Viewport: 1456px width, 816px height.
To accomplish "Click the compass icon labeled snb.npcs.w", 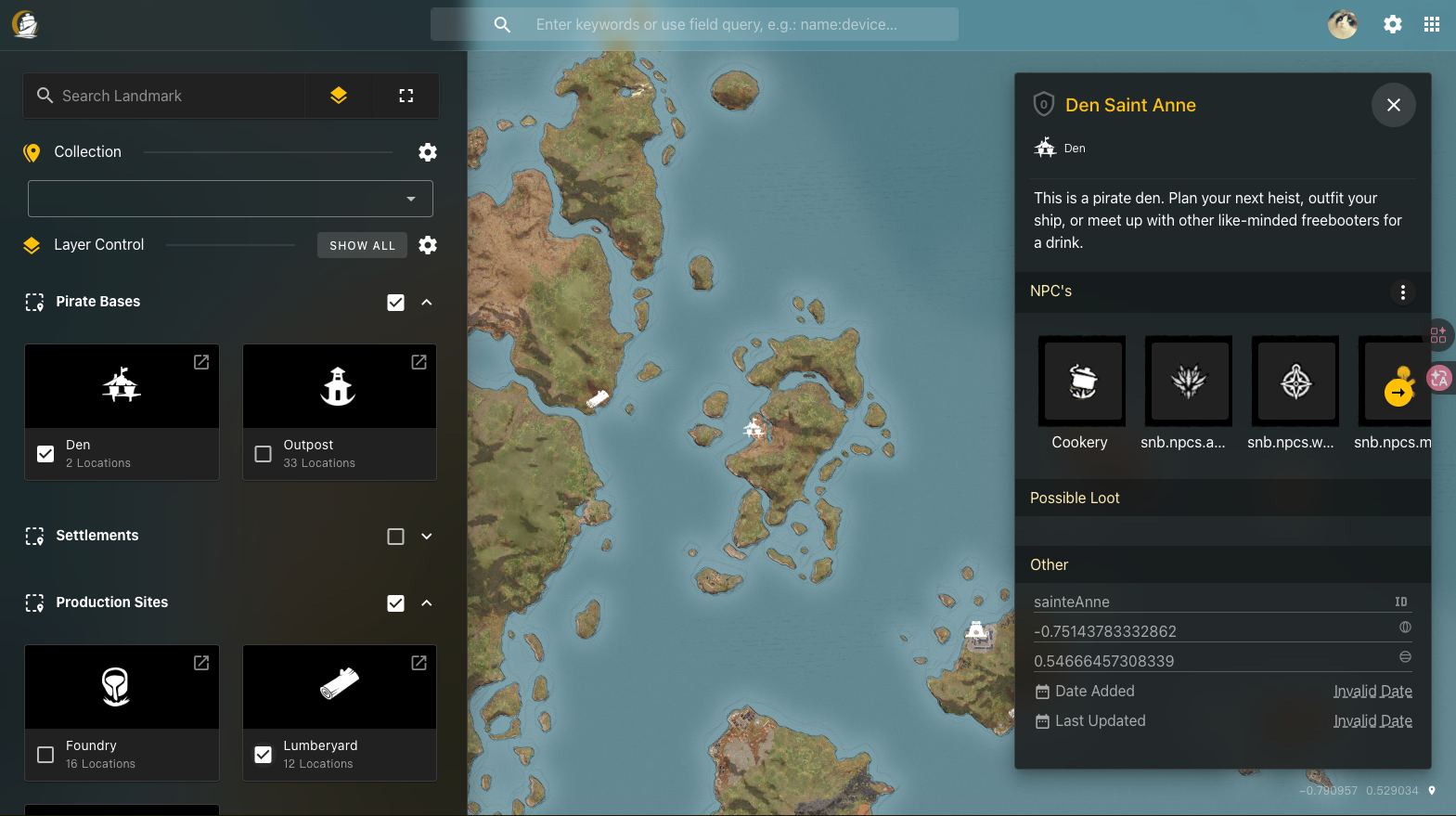I will (1295, 381).
